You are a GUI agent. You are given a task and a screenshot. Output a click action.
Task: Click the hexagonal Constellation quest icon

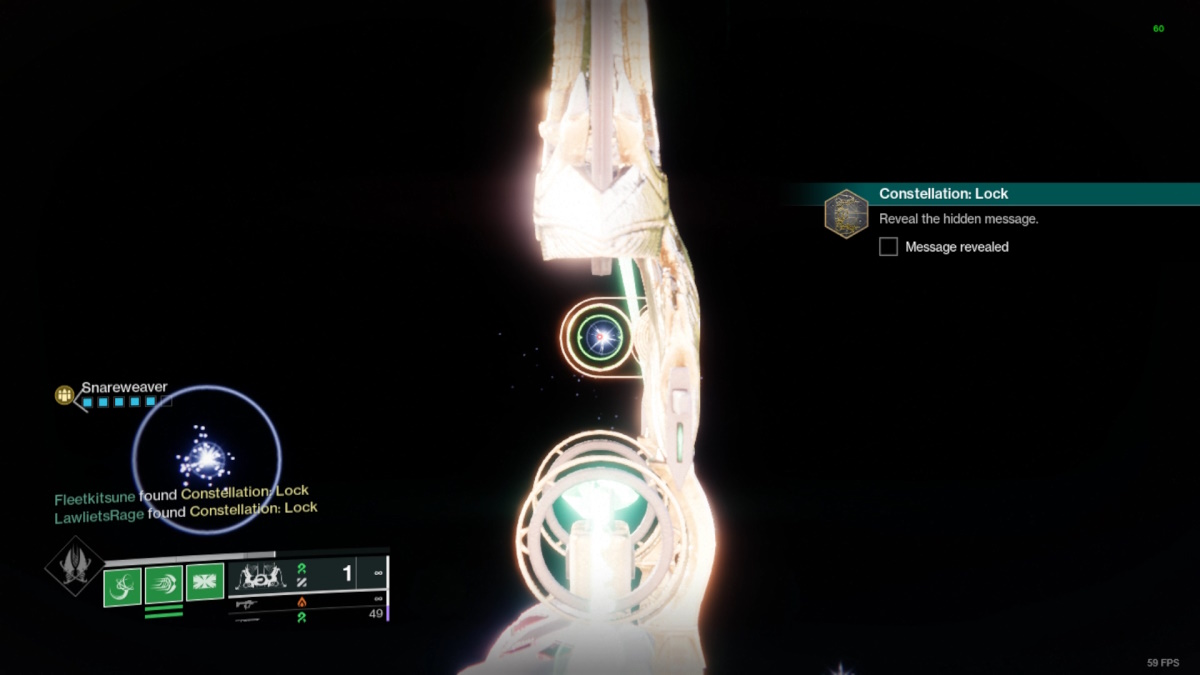pyautogui.click(x=846, y=214)
